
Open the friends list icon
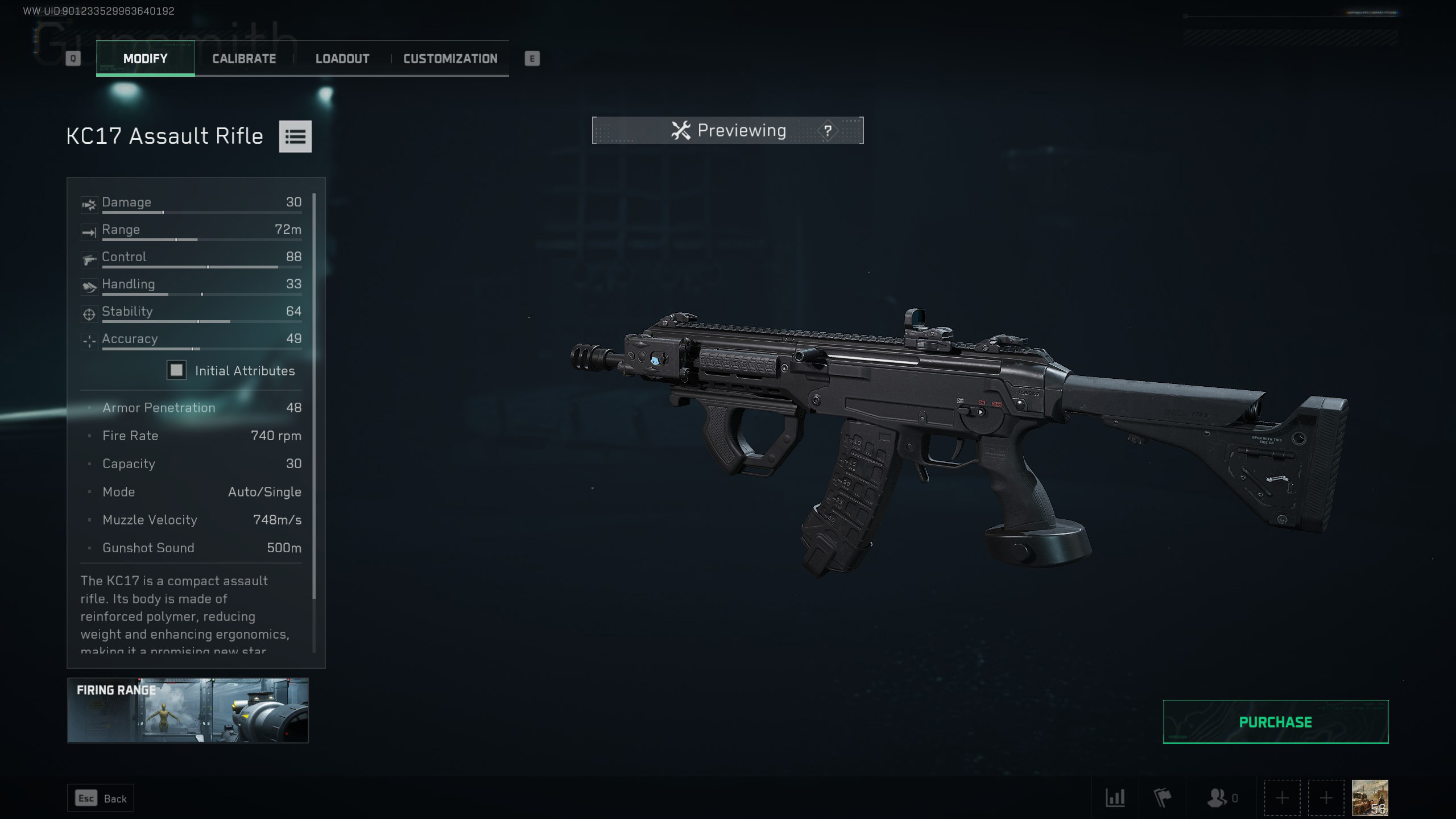coord(1217,798)
